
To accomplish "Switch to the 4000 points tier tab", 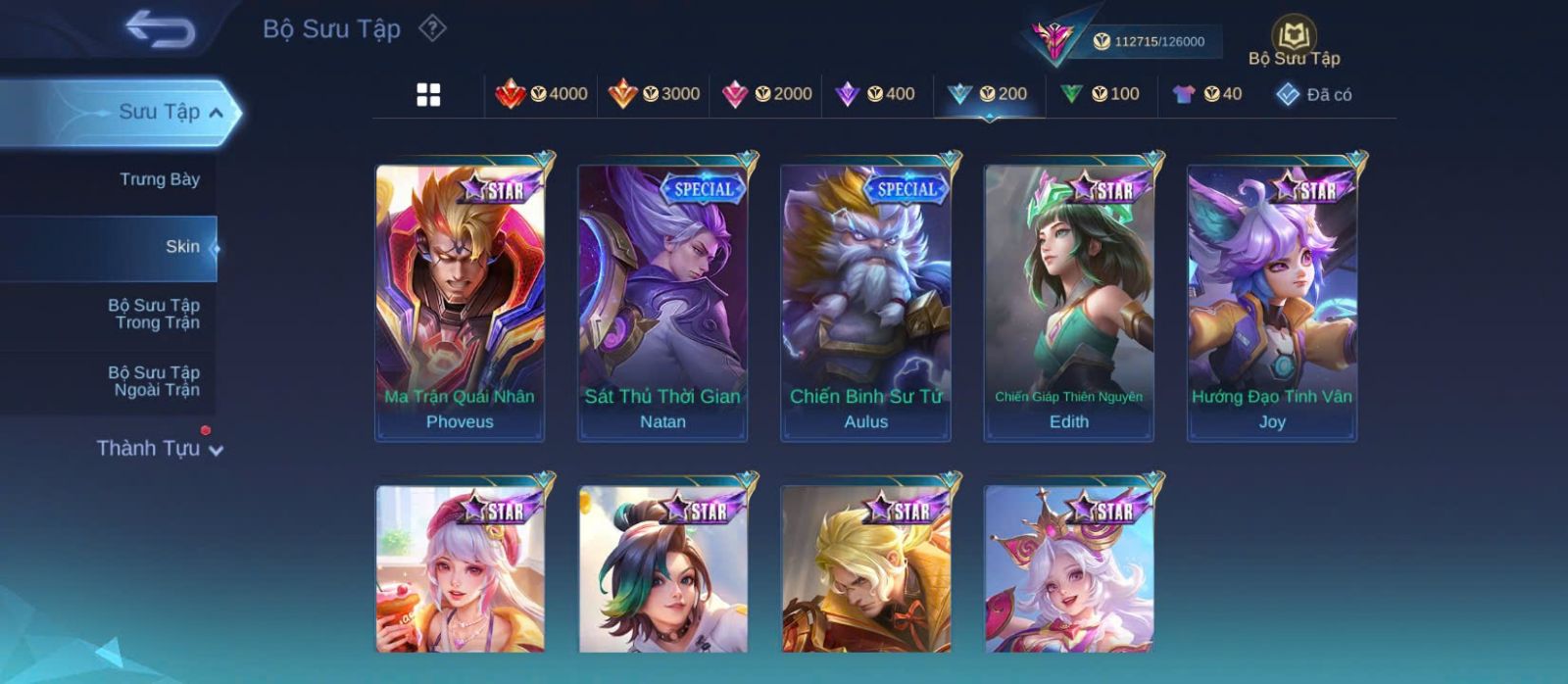I will click(541, 94).
